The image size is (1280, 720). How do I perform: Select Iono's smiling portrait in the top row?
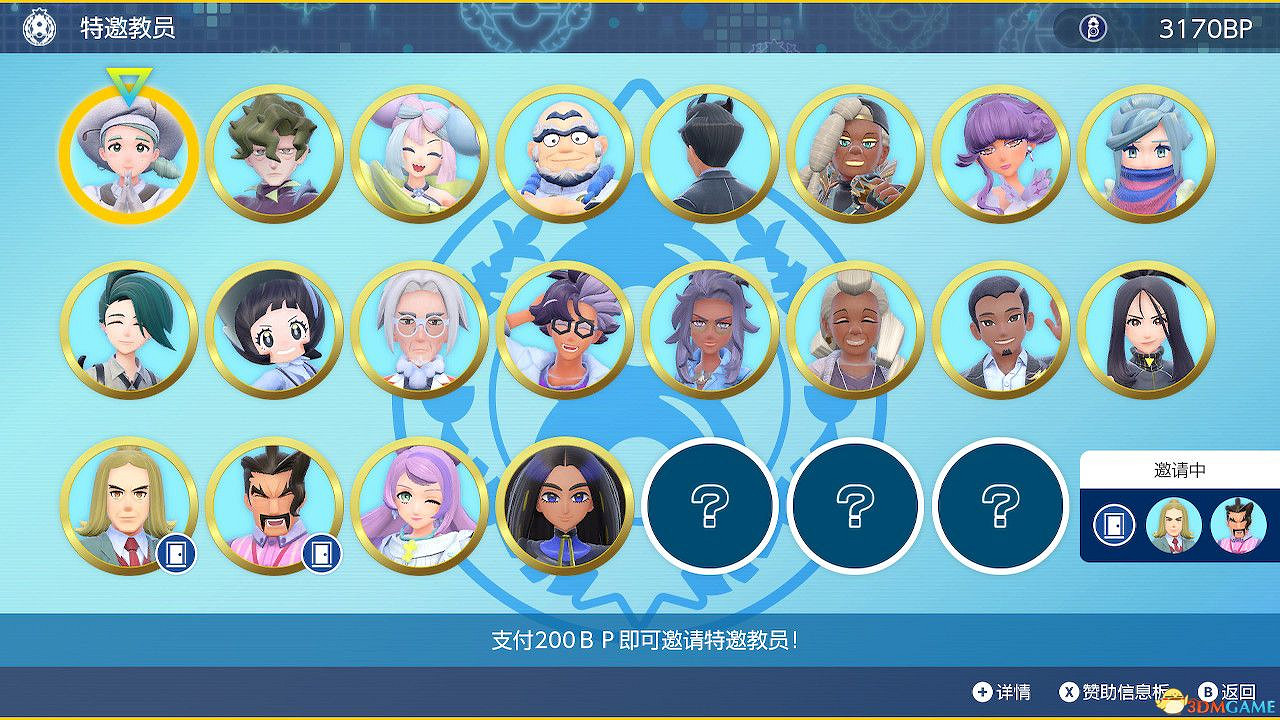click(x=419, y=152)
